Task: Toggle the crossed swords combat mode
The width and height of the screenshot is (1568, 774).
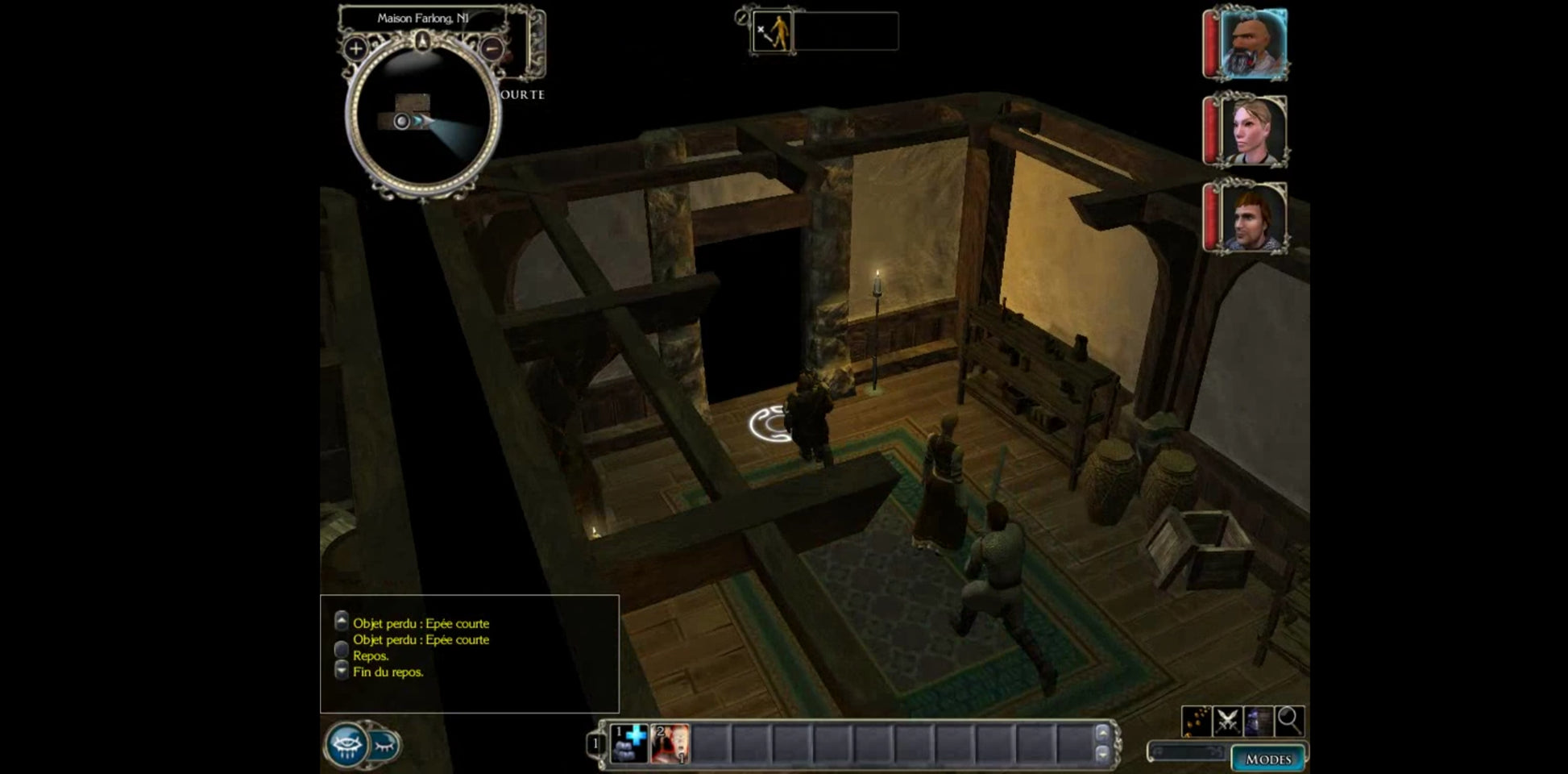Action: coord(1227,720)
